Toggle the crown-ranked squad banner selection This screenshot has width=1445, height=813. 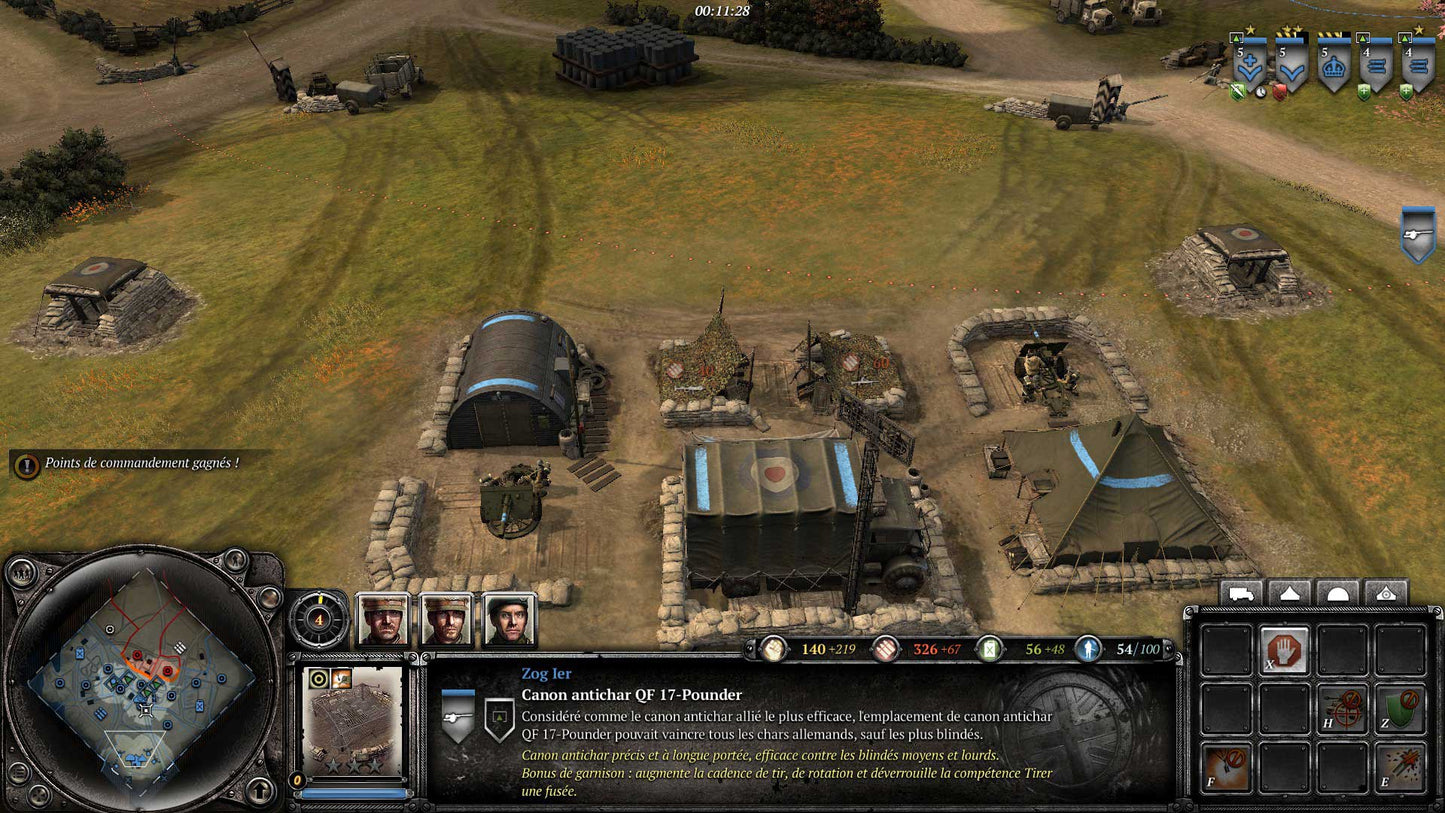(x=1333, y=64)
